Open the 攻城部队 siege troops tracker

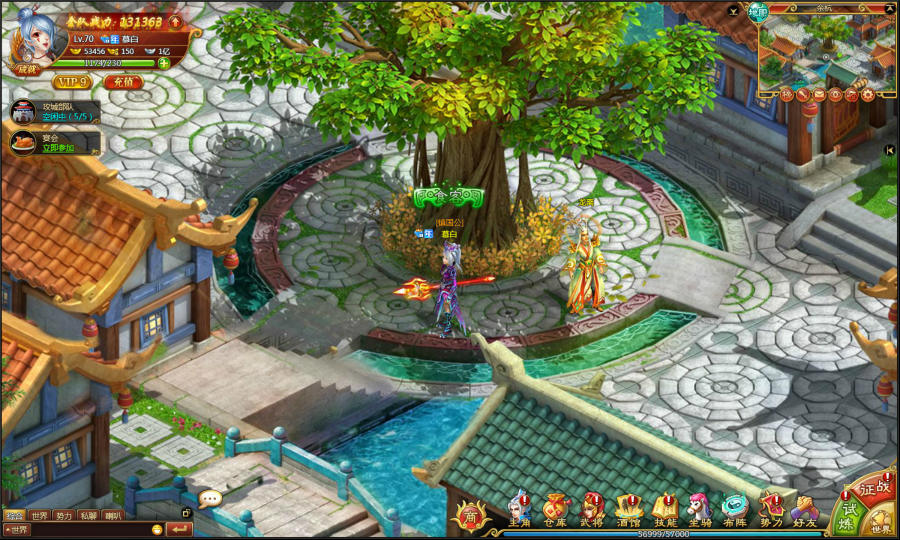point(56,111)
